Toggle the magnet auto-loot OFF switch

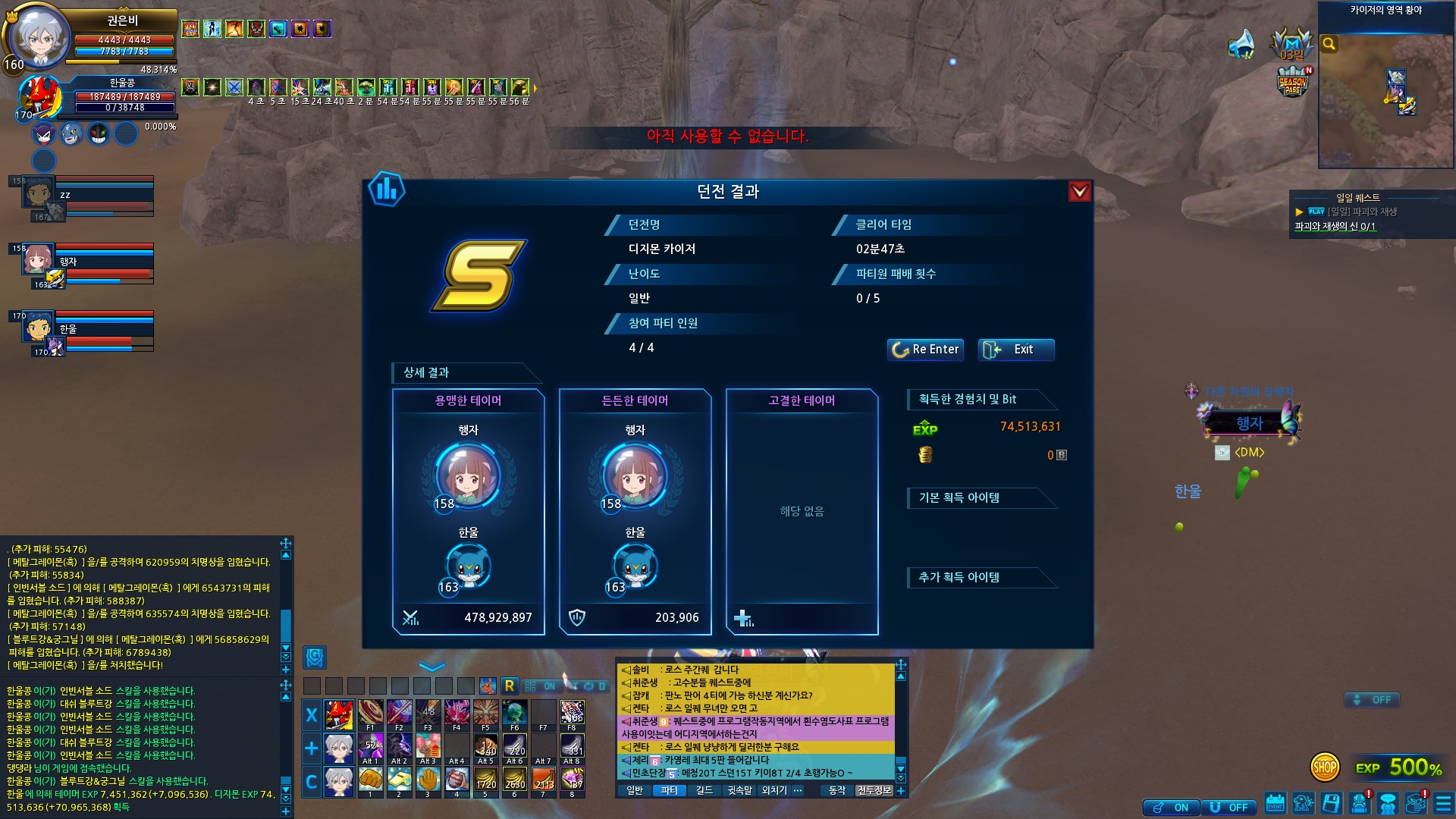pyautogui.click(x=1229, y=808)
